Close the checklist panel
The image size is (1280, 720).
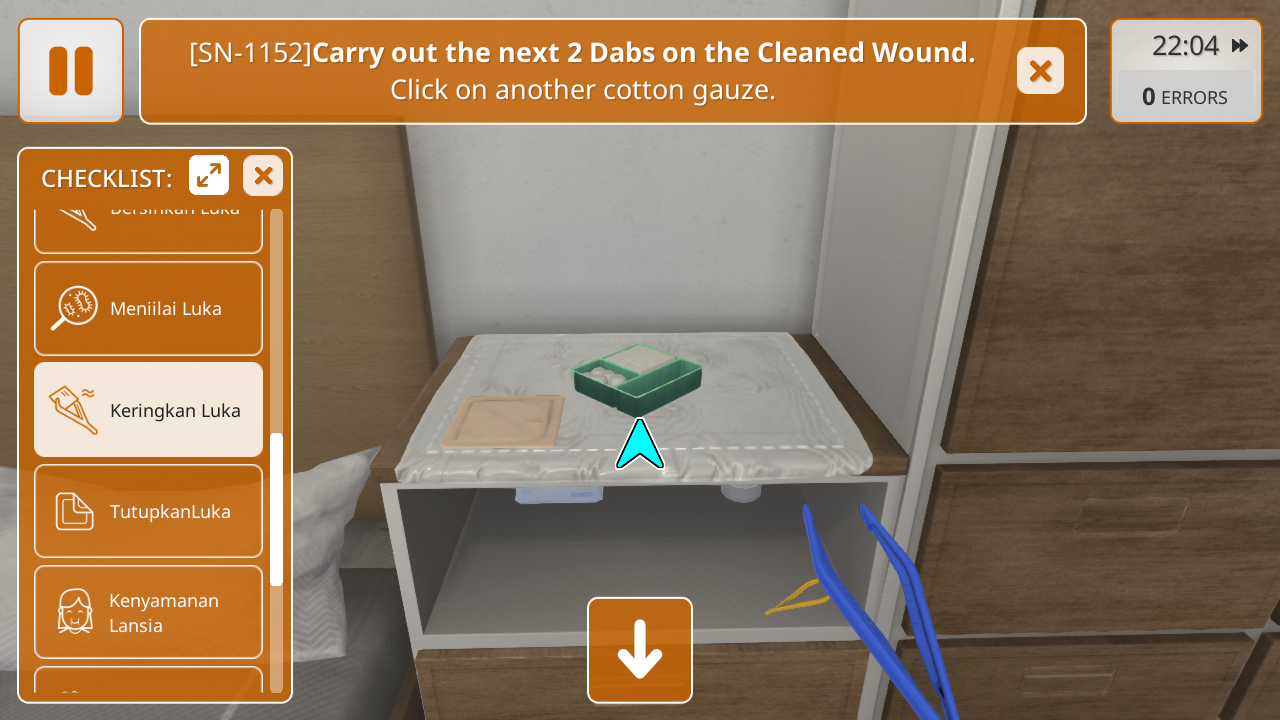click(263, 176)
